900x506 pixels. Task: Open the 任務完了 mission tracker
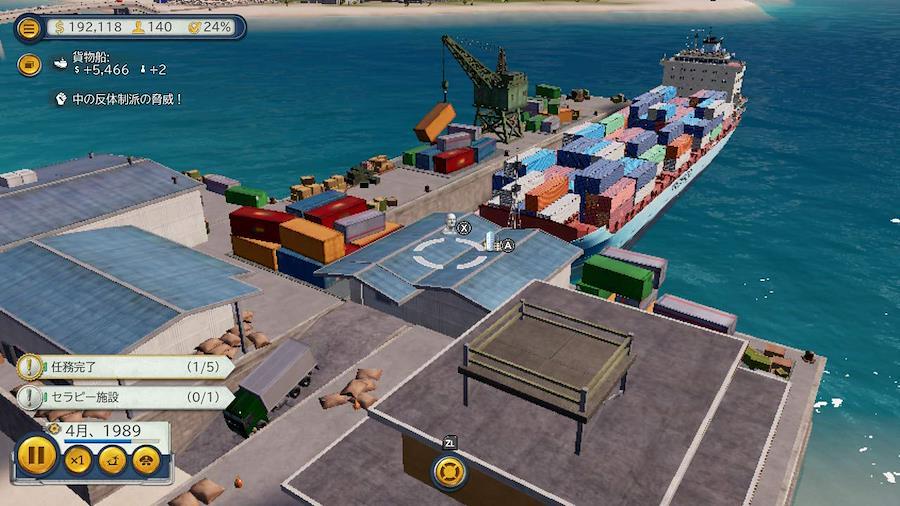coord(125,367)
